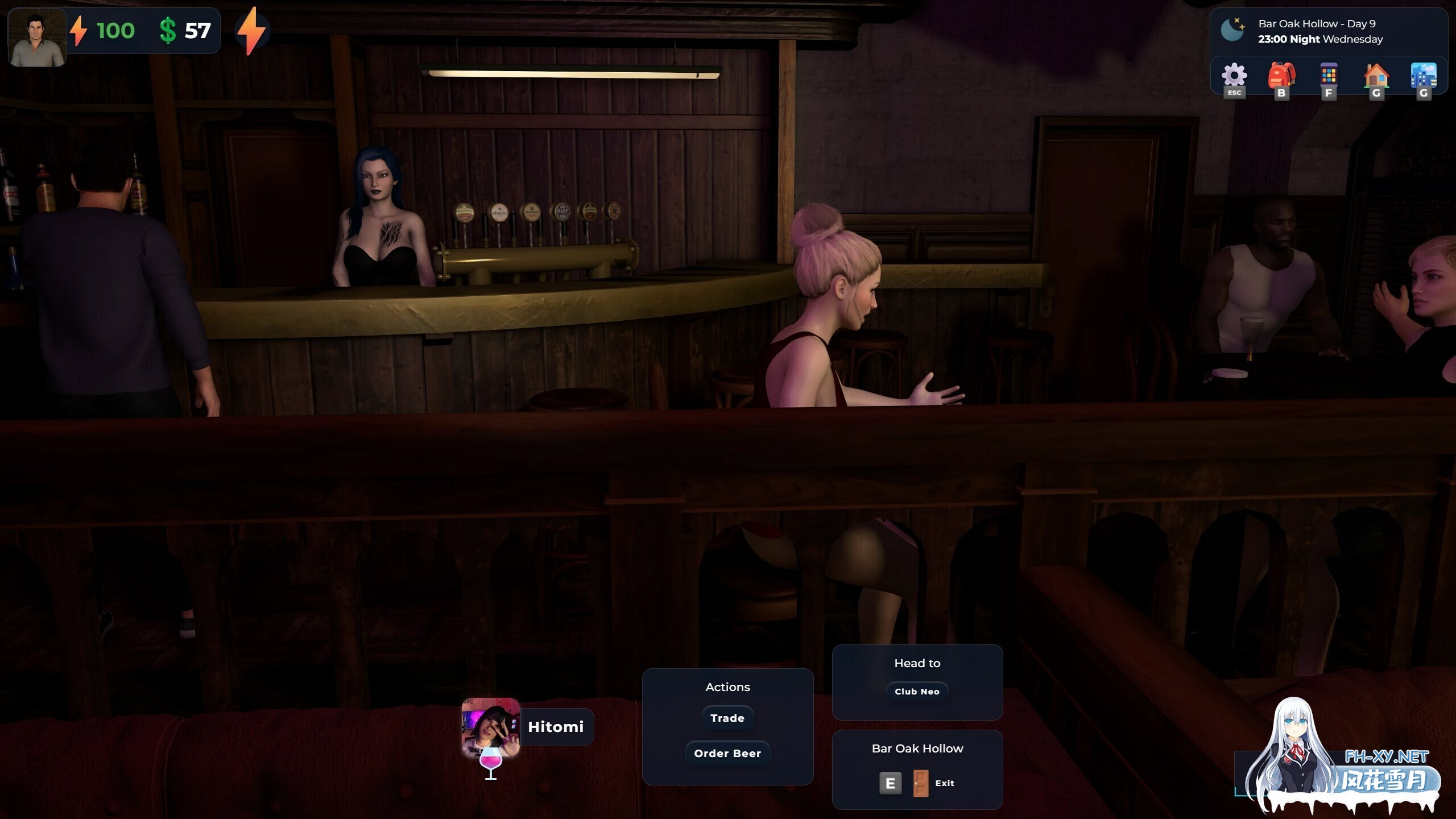
Task: Head to Club Neo
Action: click(x=917, y=692)
